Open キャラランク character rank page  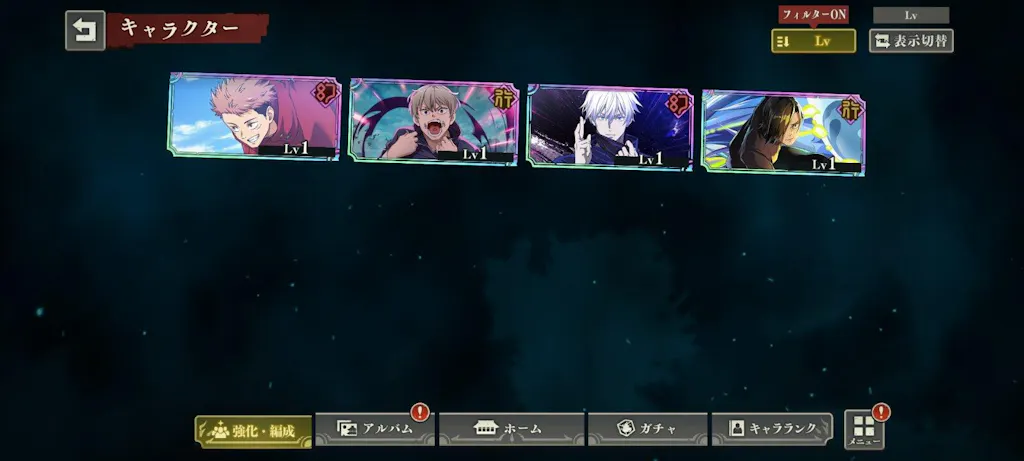point(771,429)
